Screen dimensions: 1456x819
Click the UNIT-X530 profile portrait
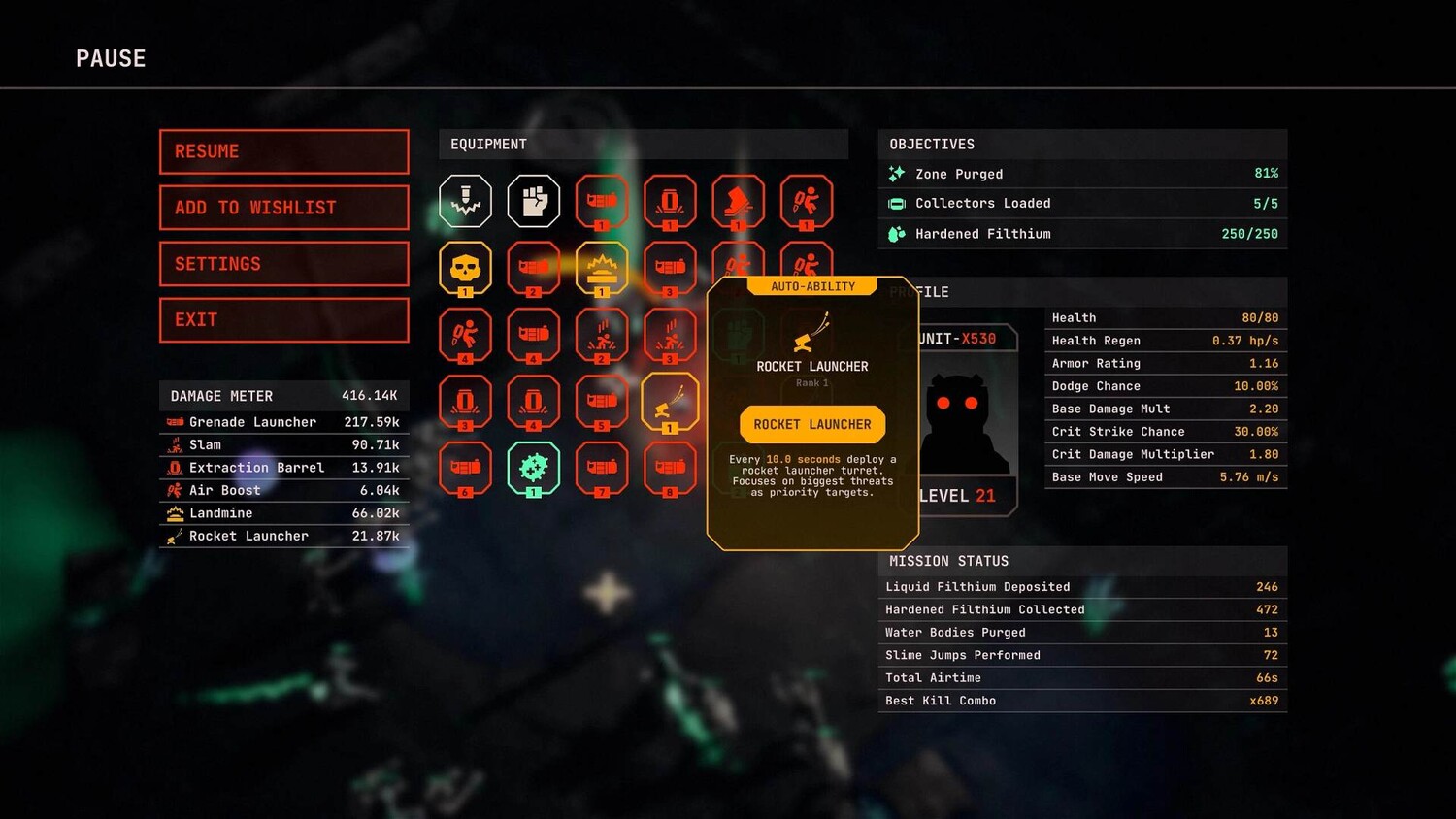[964, 422]
